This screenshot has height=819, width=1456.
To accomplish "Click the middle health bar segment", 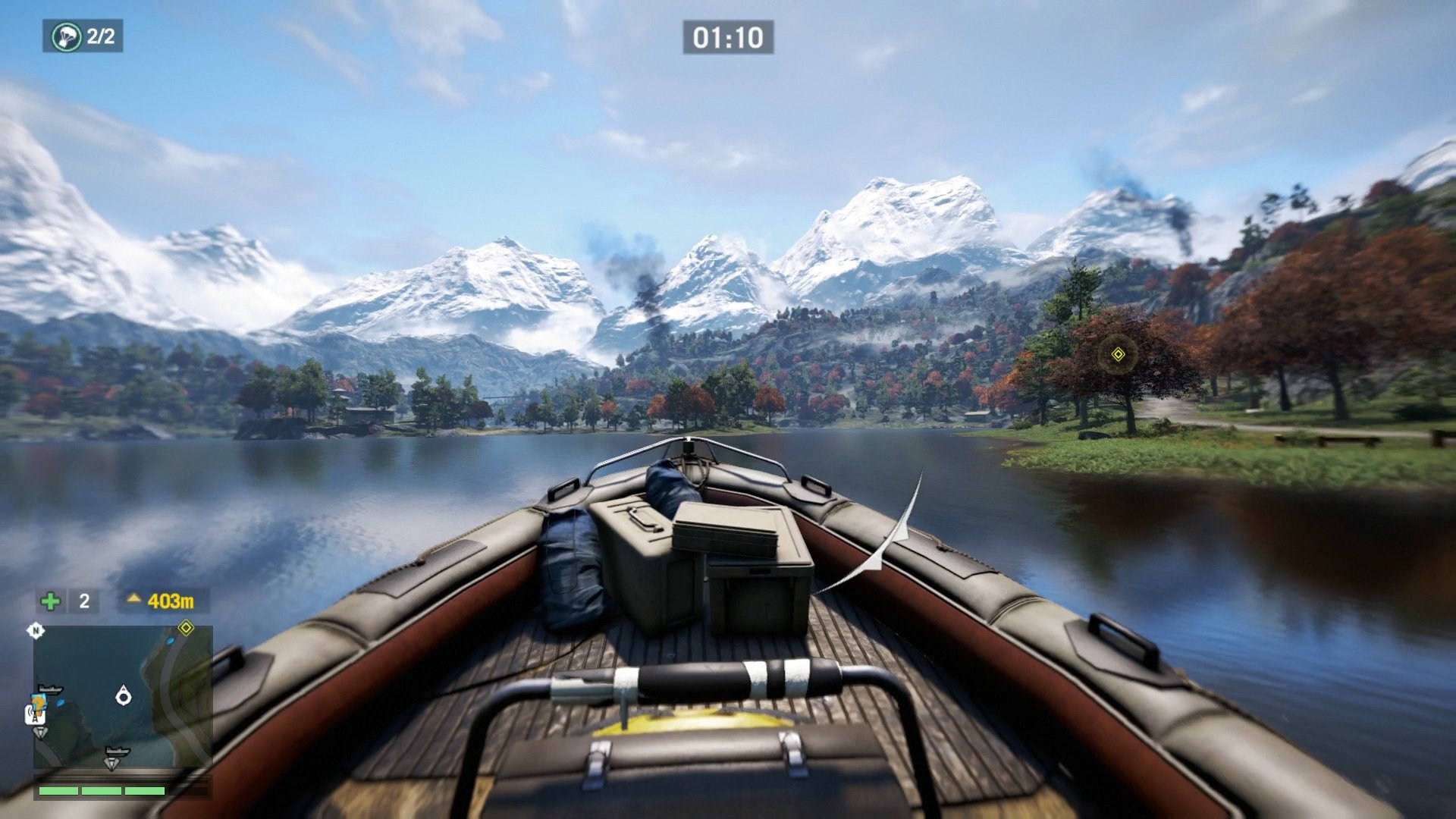I will click(x=102, y=790).
